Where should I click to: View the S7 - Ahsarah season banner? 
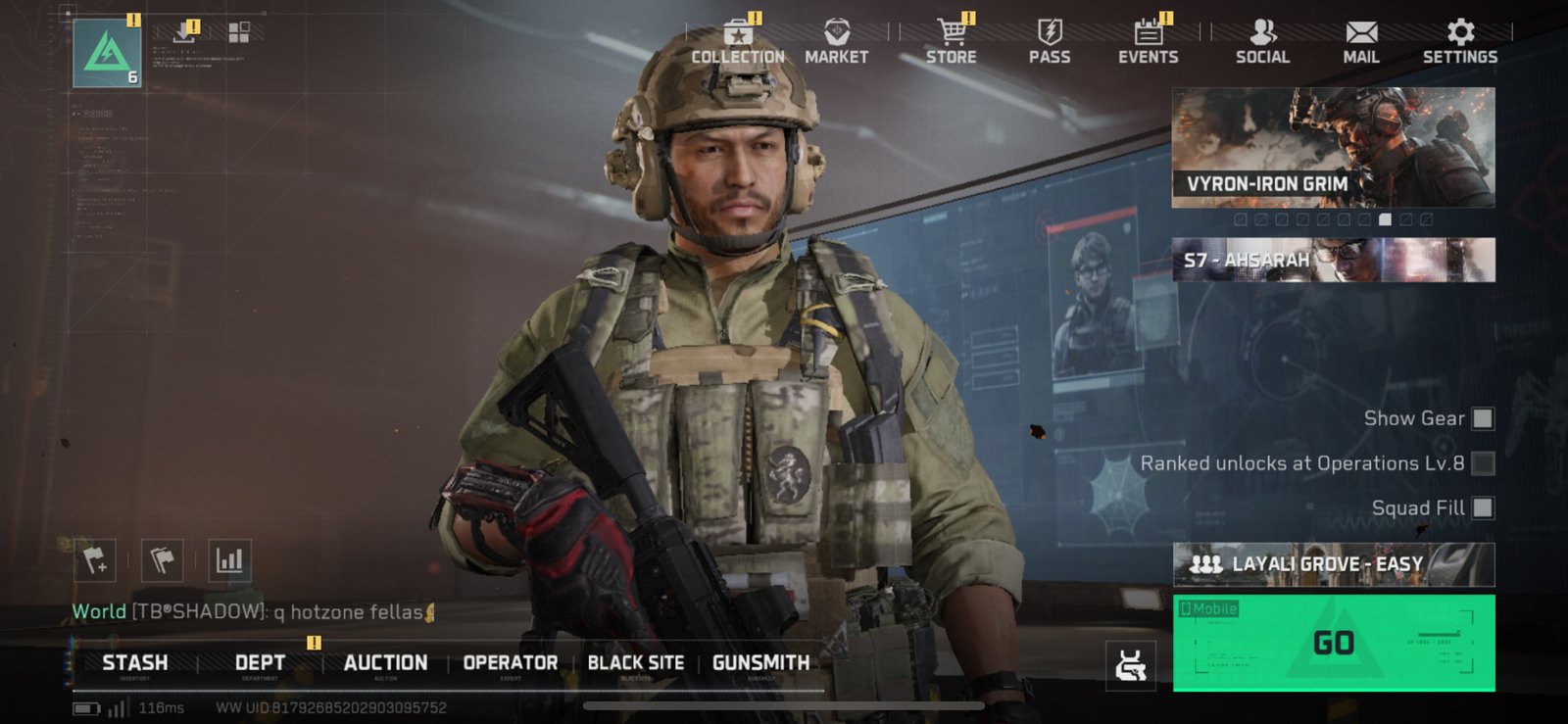tap(1333, 260)
